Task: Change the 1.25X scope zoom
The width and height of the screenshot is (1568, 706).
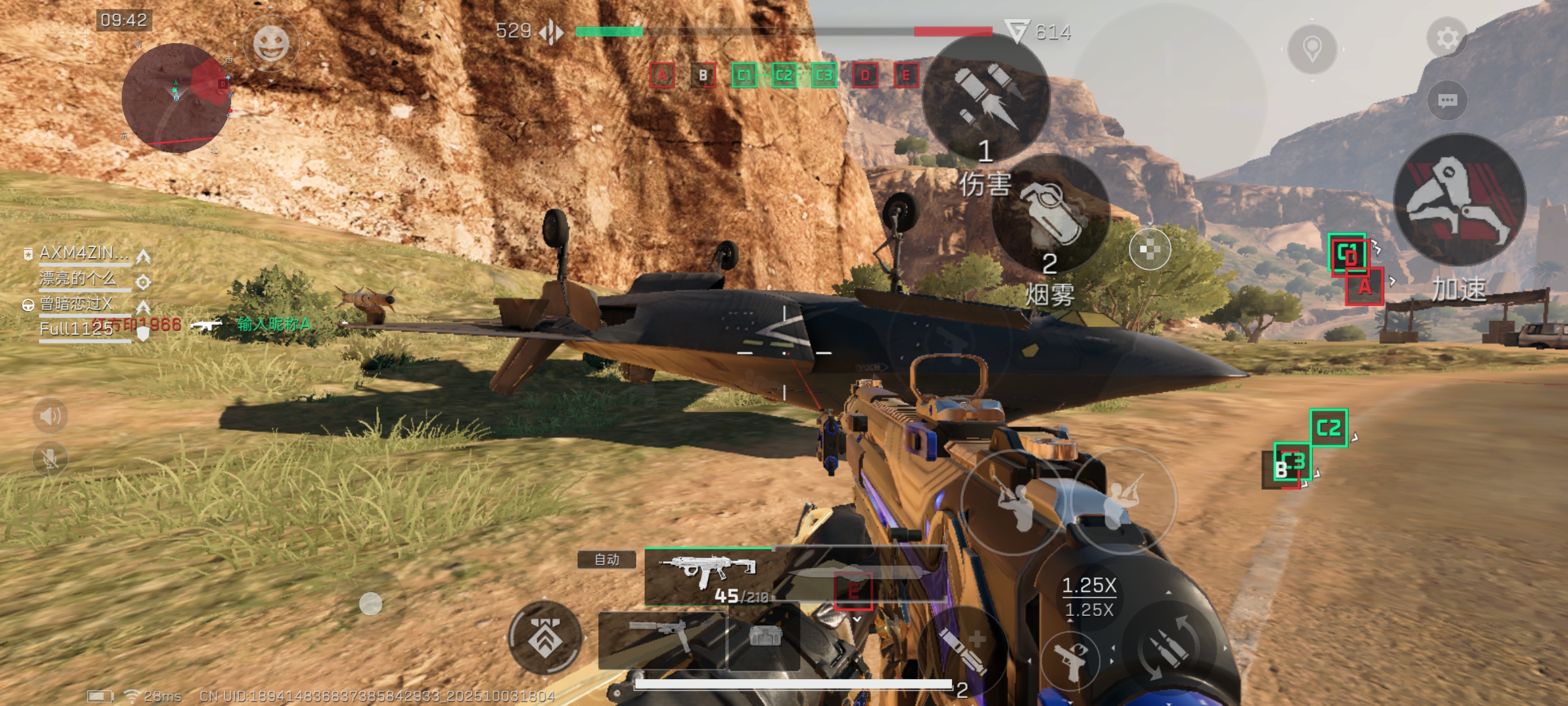Action: click(1088, 597)
